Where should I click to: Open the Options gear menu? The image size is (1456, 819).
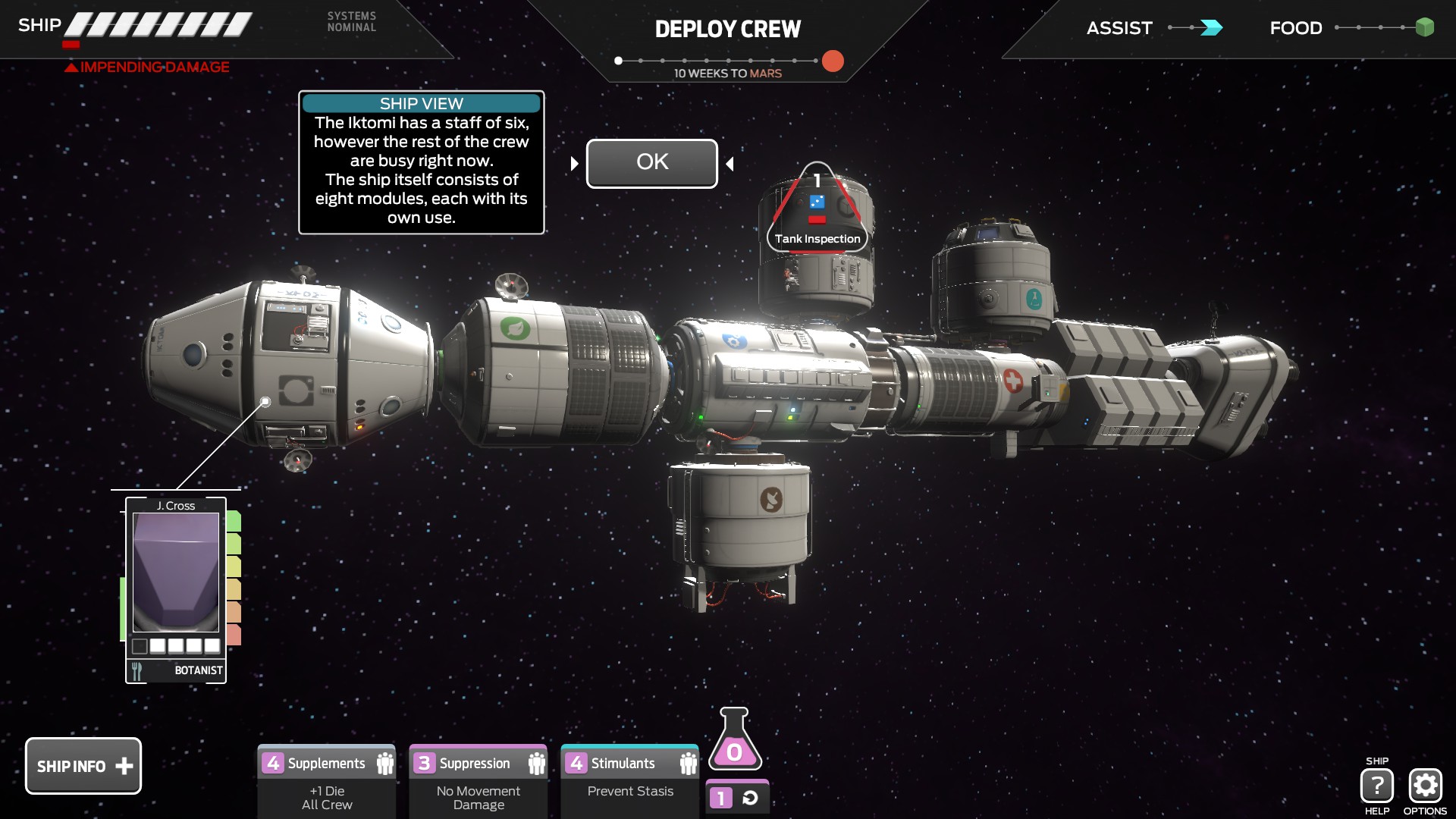point(1425,786)
